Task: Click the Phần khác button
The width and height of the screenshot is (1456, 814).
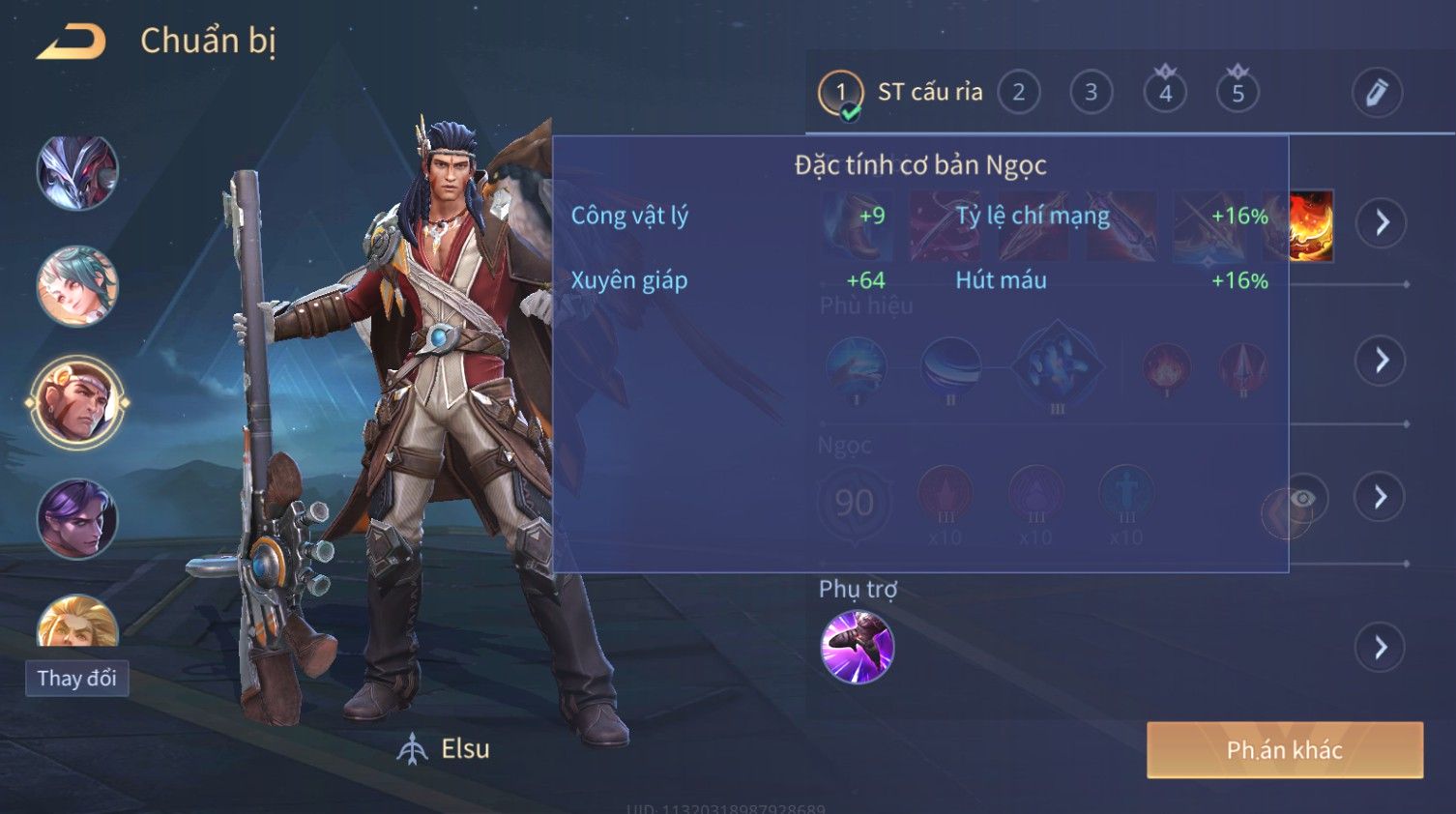Action: click(x=1284, y=750)
